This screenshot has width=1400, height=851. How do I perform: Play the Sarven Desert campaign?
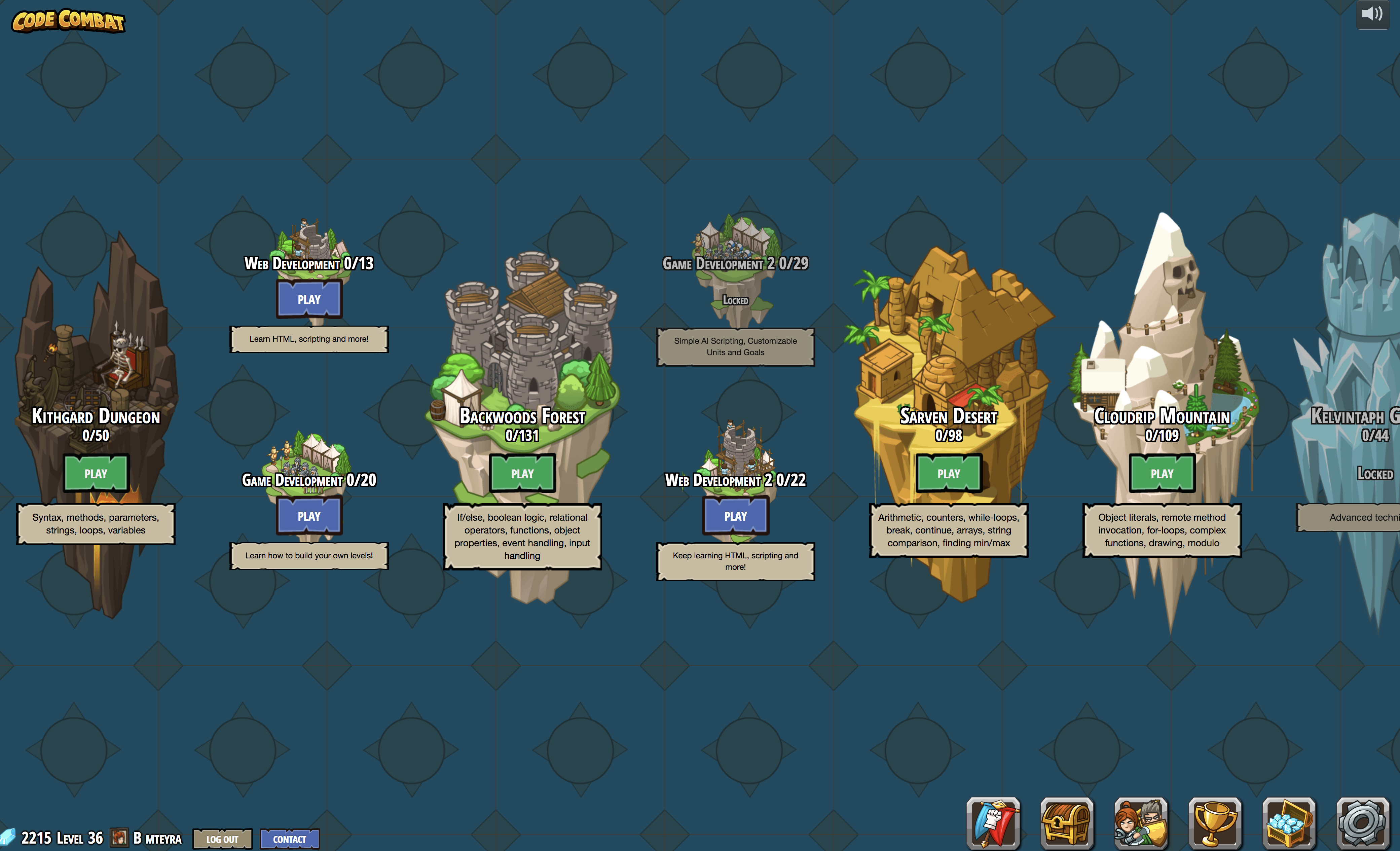tap(948, 473)
